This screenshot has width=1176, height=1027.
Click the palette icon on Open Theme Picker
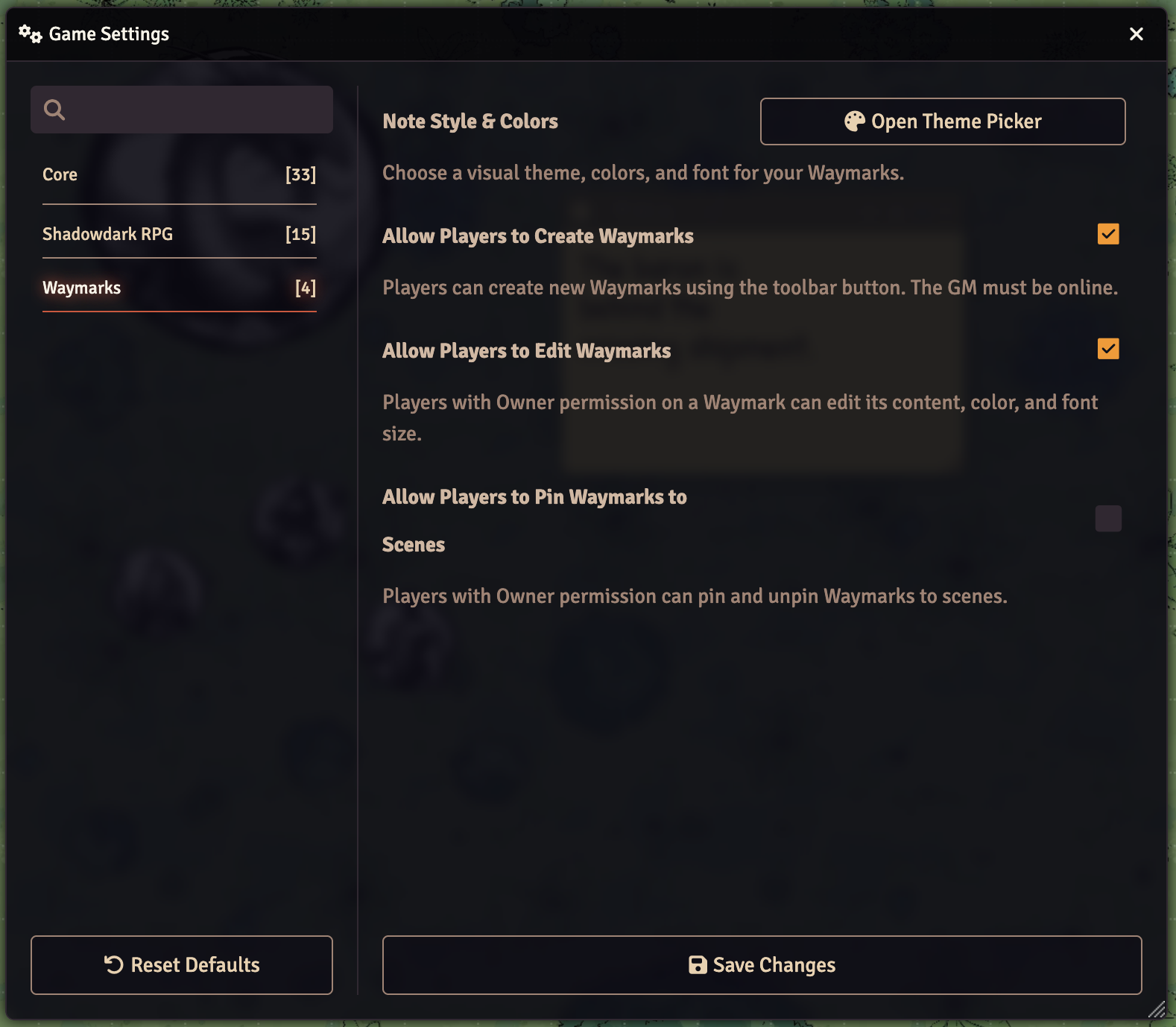(x=854, y=121)
